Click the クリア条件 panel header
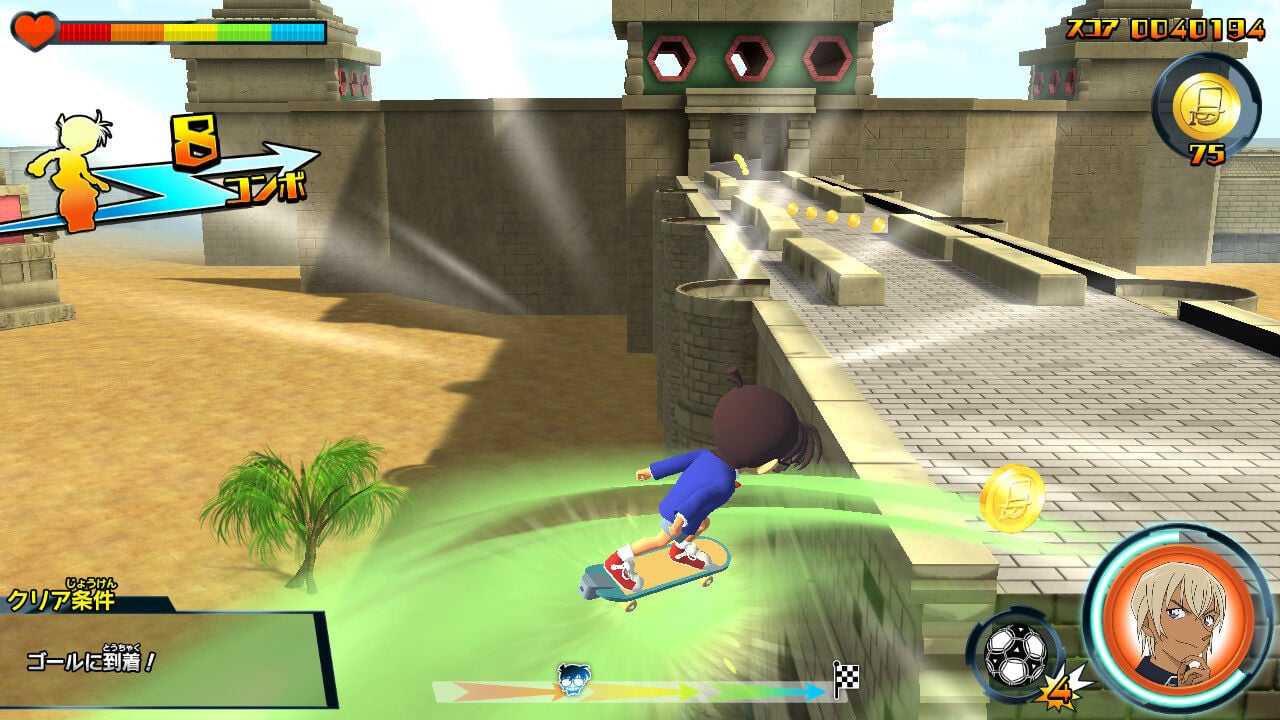This screenshot has height=720, width=1280. [x=63, y=601]
